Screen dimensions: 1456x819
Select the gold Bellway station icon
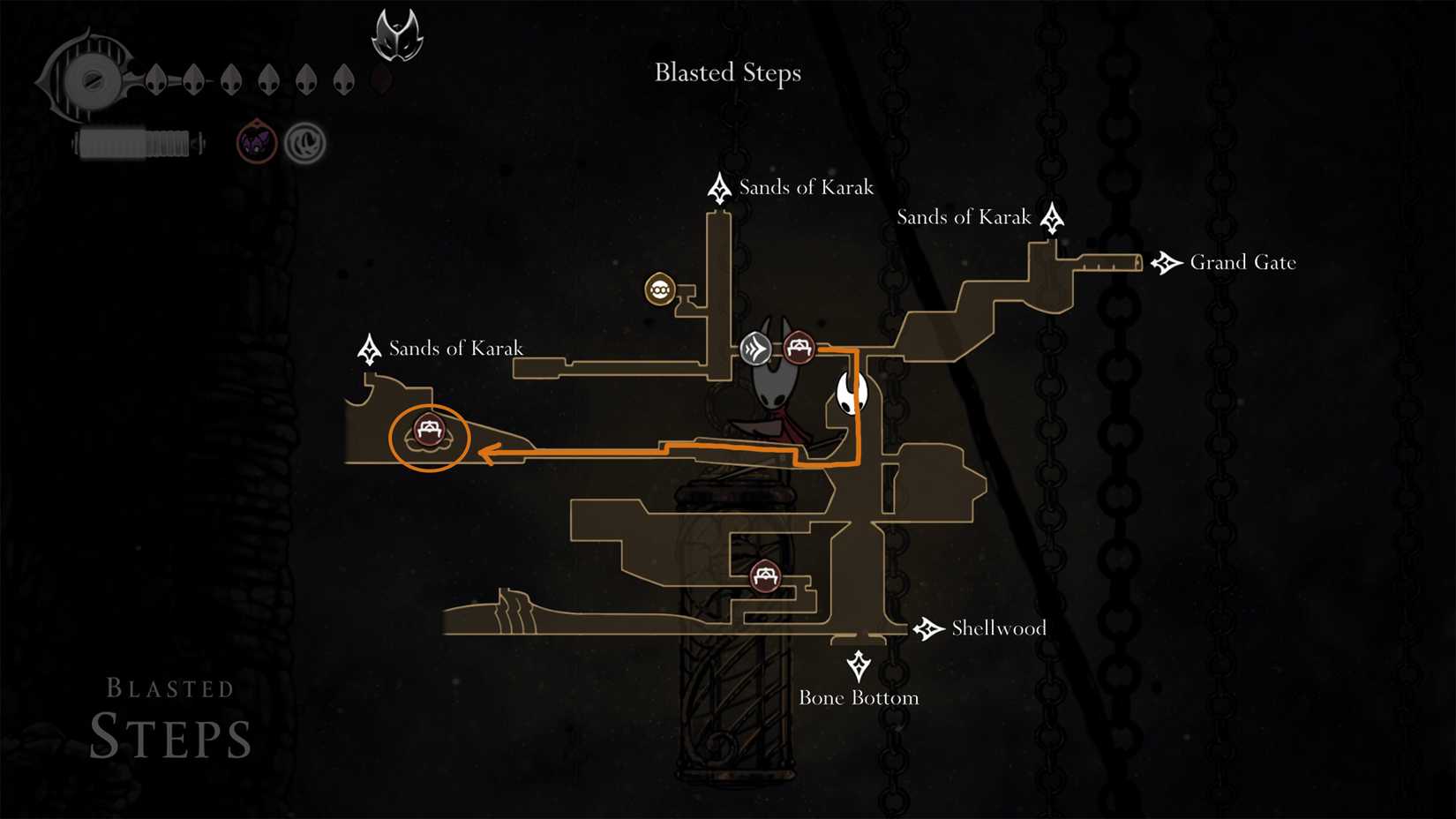[661, 289]
